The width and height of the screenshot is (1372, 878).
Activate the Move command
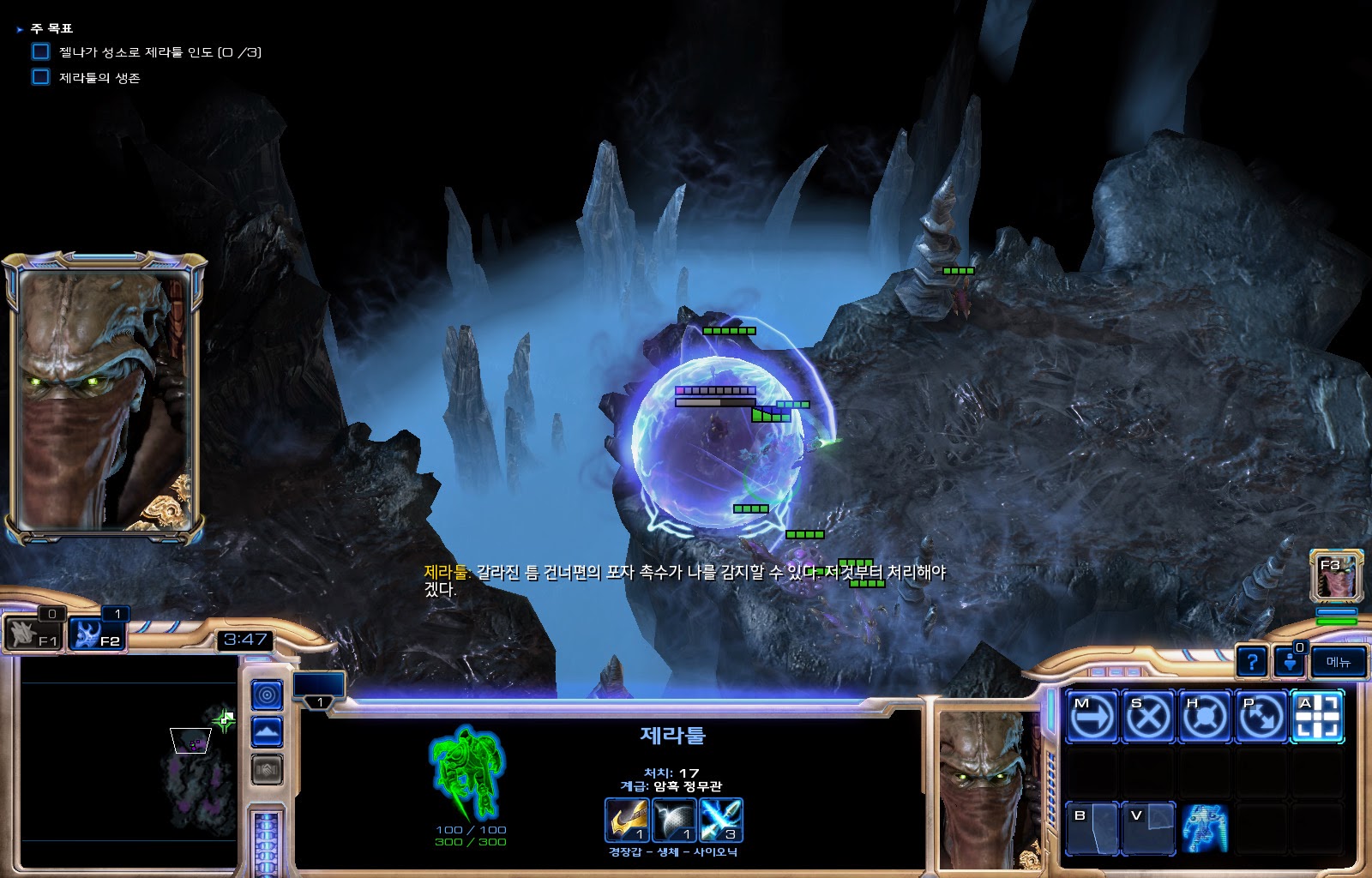[1092, 716]
